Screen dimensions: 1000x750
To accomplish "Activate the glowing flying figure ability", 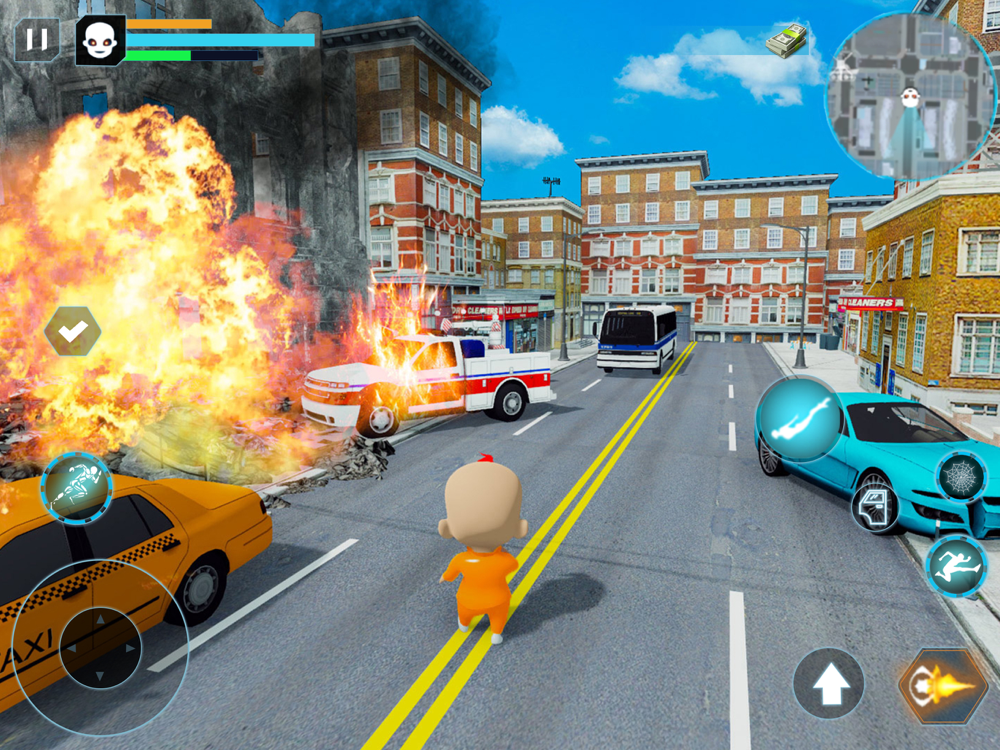I will tap(76, 488).
